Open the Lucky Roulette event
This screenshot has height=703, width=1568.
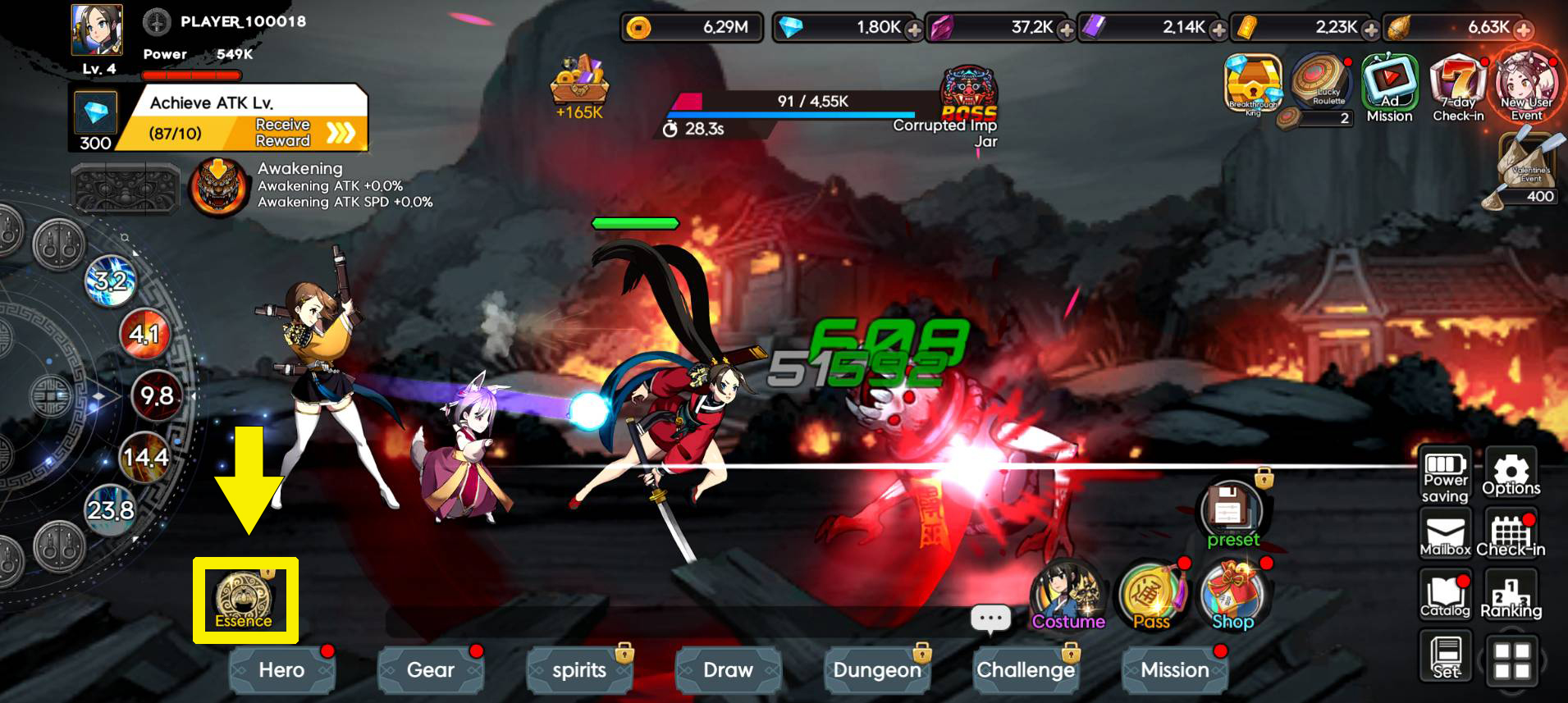point(1319,82)
